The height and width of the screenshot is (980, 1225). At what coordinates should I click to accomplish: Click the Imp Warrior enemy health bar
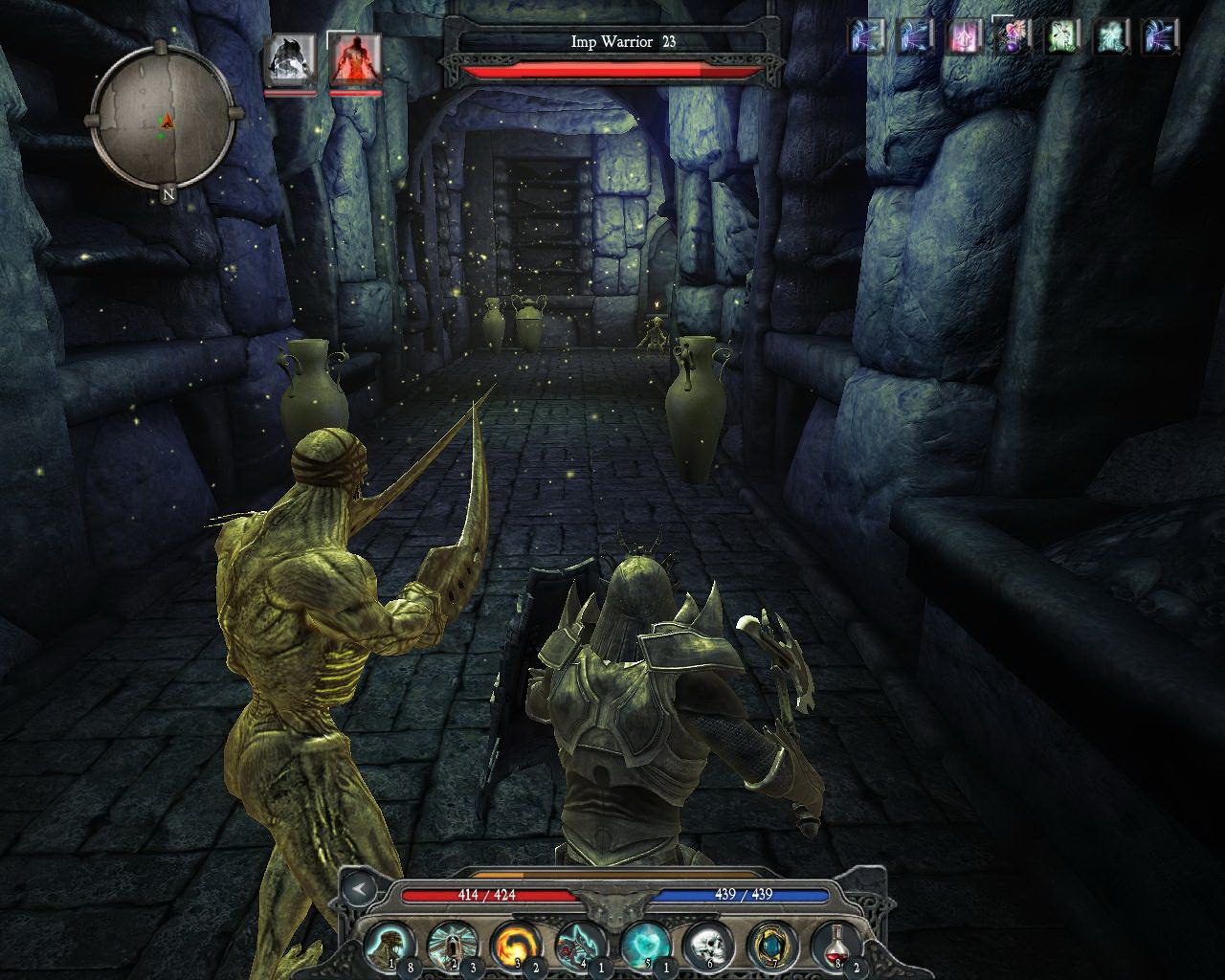tap(607, 69)
